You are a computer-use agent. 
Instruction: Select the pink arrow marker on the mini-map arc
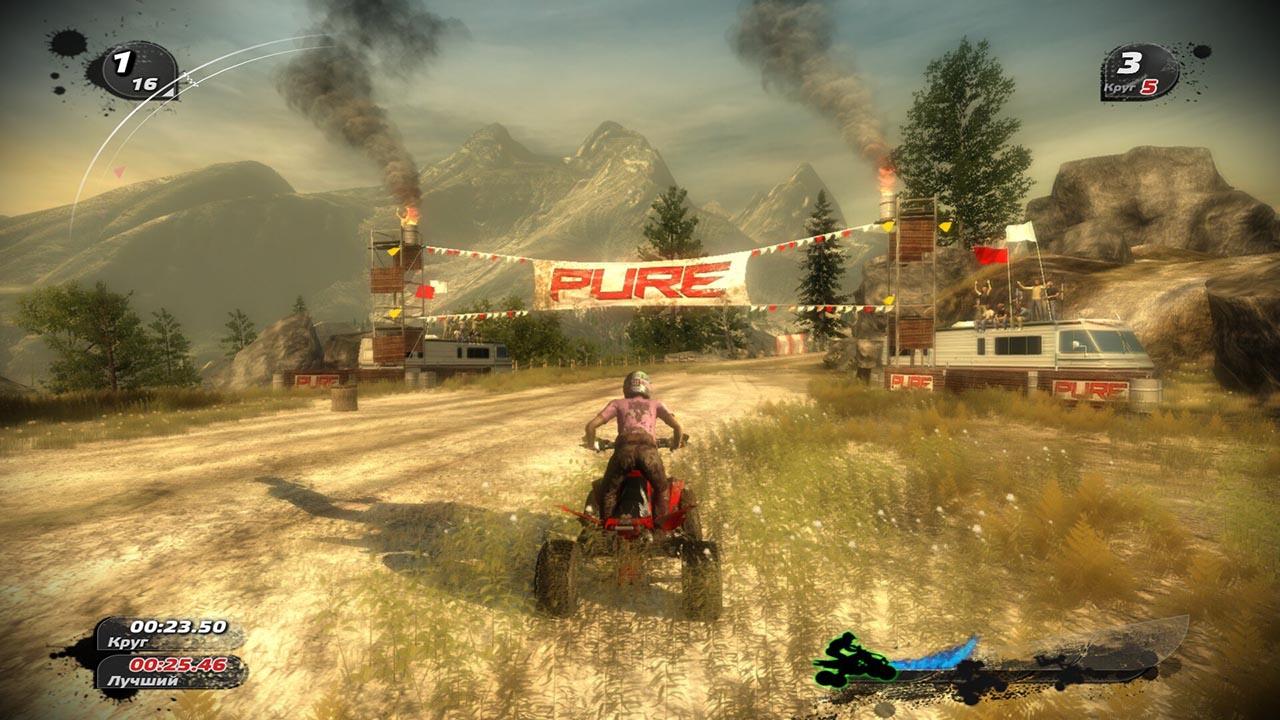pyautogui.click(x=120, y=172)
